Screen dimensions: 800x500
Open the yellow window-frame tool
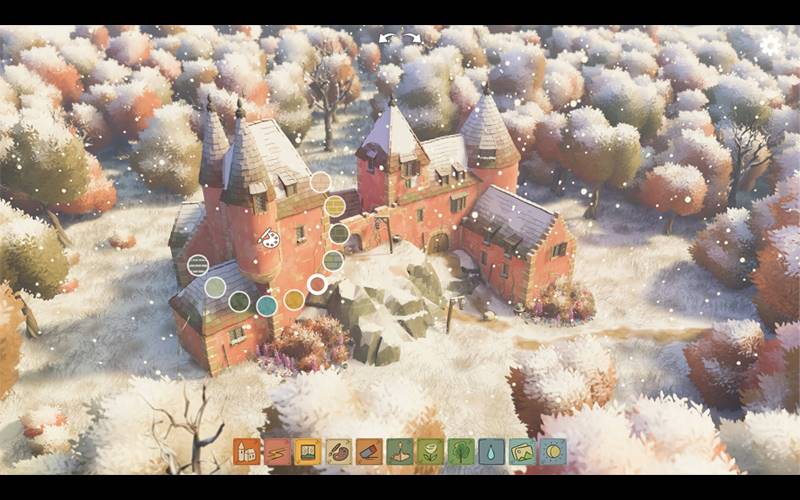pos(308,452)
